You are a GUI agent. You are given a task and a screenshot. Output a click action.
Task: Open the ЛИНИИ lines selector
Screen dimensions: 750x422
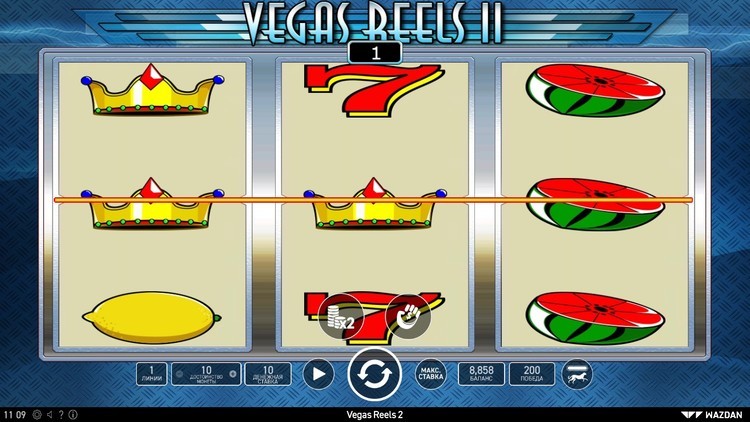pyautogui.click(x=151, y=374)
